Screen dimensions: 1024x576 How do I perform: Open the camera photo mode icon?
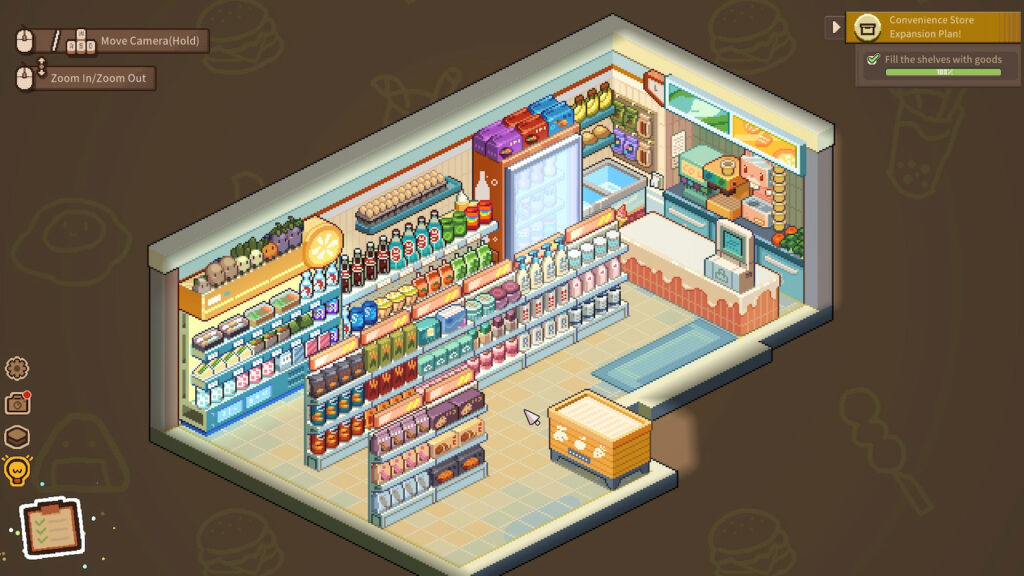tap(17, 403)
